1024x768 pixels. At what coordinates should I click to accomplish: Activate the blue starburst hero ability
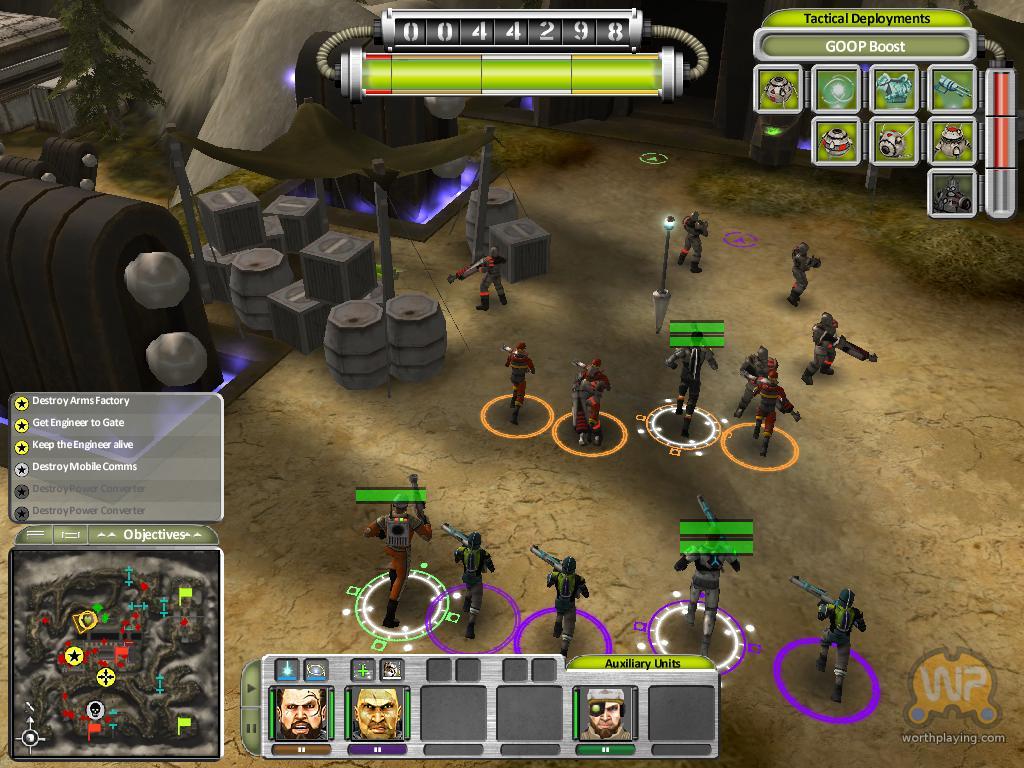[288, 669]
